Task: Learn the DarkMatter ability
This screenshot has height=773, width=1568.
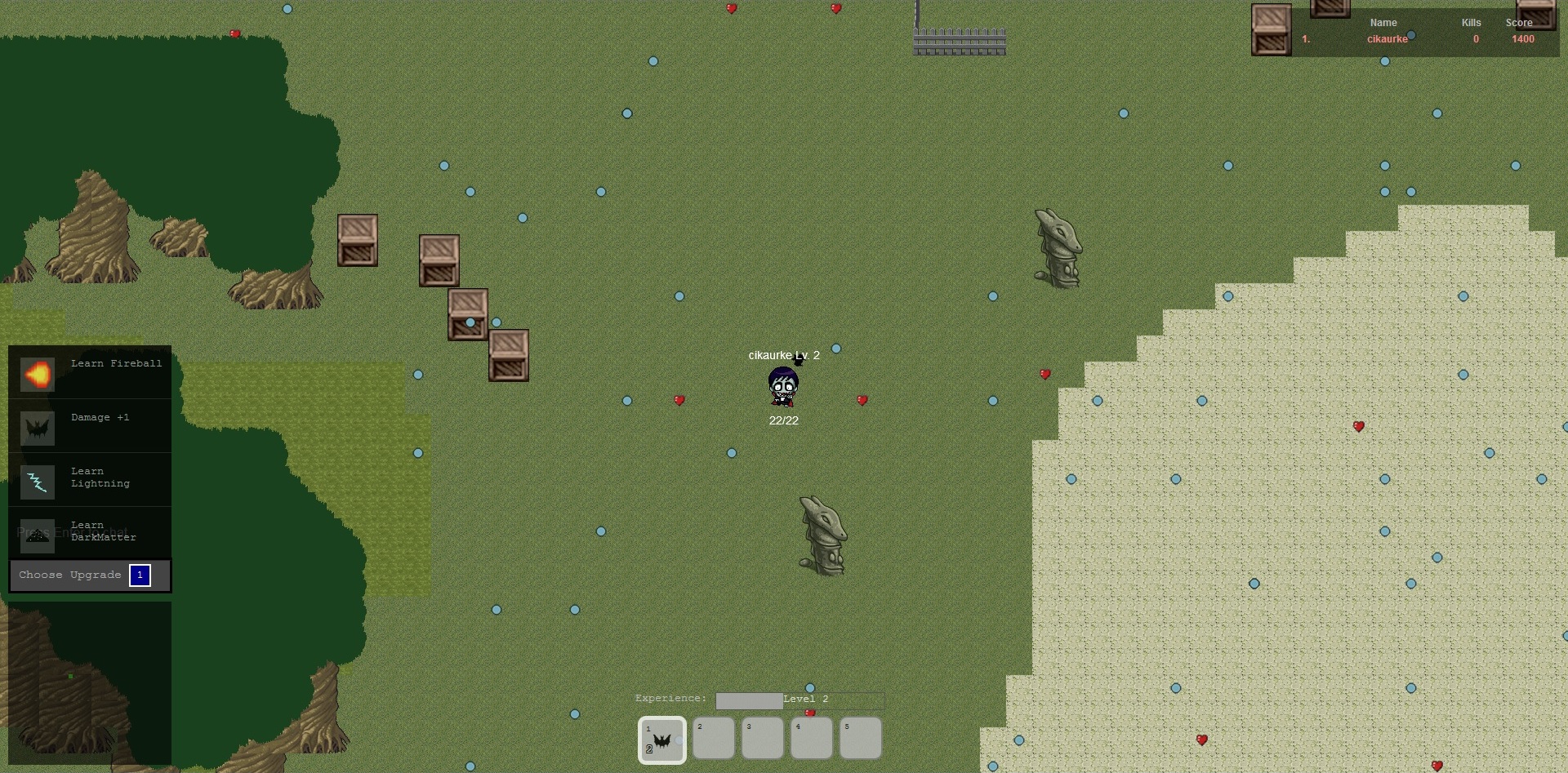Action: [90, 533]
